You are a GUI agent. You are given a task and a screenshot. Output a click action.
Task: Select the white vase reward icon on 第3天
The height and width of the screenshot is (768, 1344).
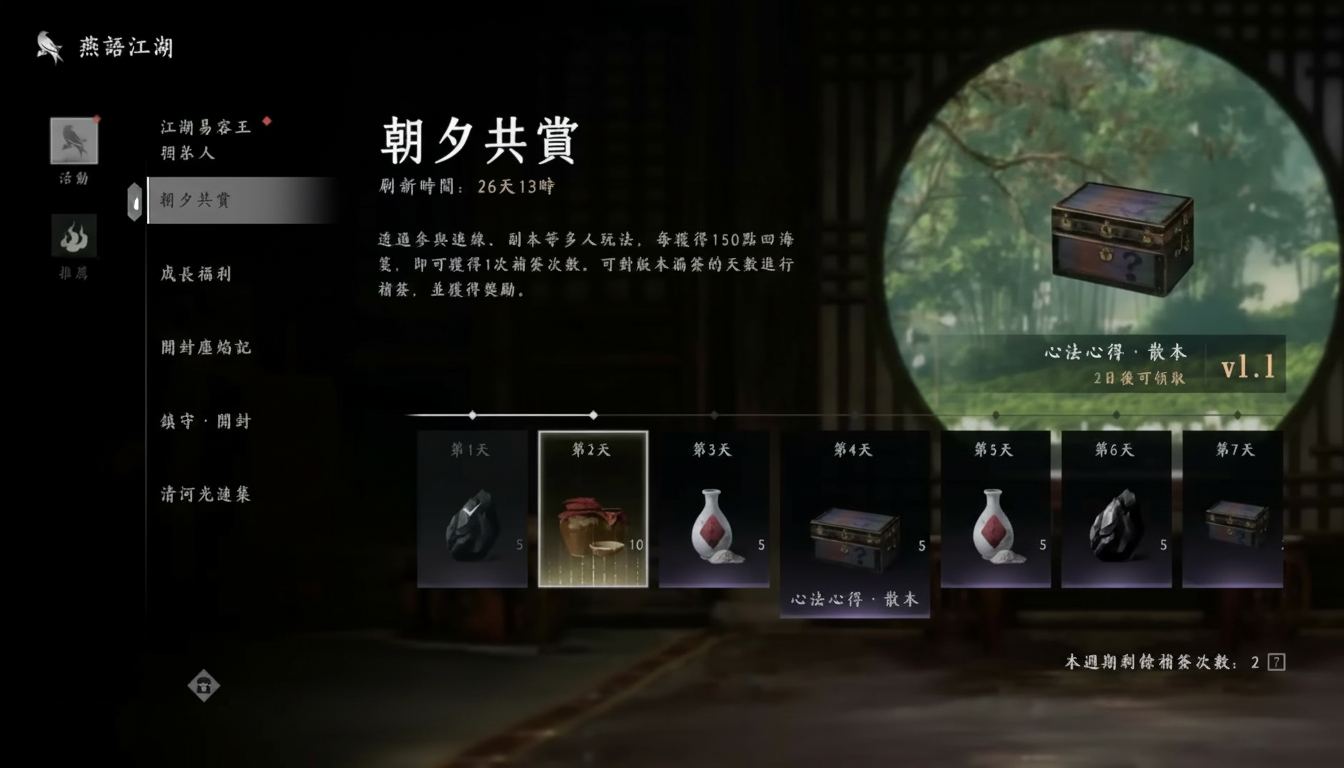(714, 525)
